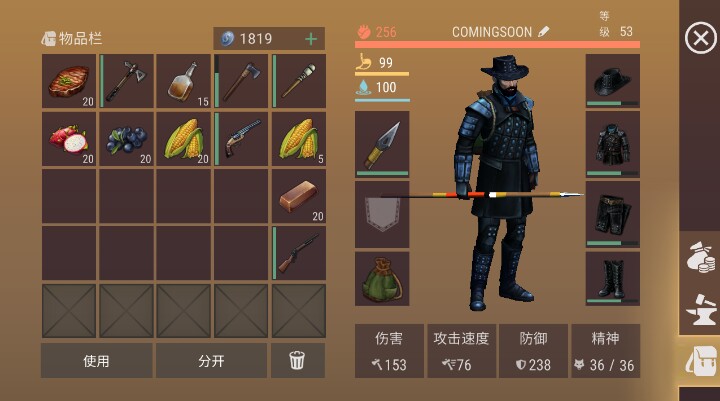Viewport: 720px width, 401px height.
Task: Tap the 分开 (Split) button
Action: (211, 361)
